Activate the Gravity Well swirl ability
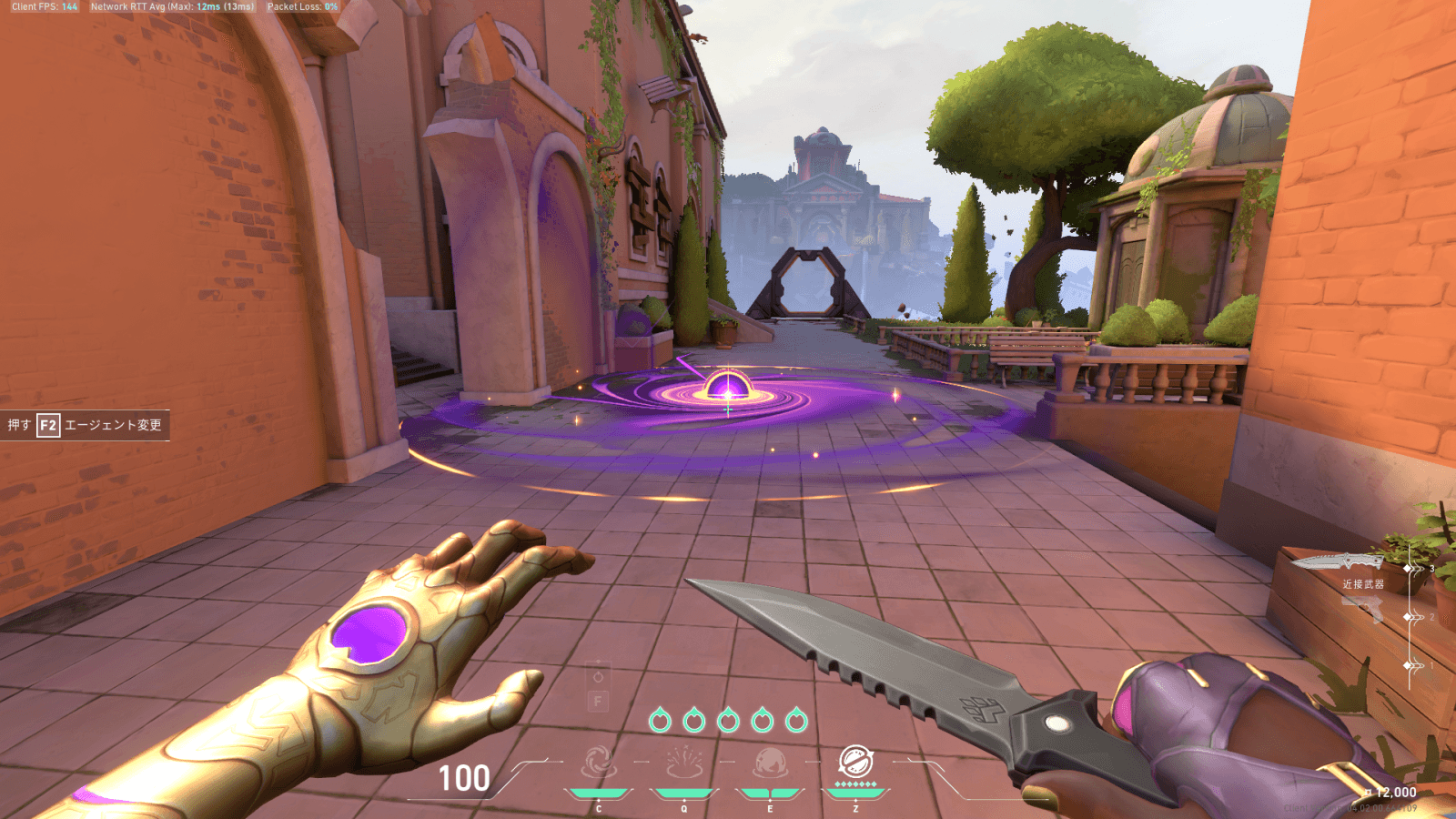Image resolution: width=1456 pixels, height=819 pixels. point(599,763)
